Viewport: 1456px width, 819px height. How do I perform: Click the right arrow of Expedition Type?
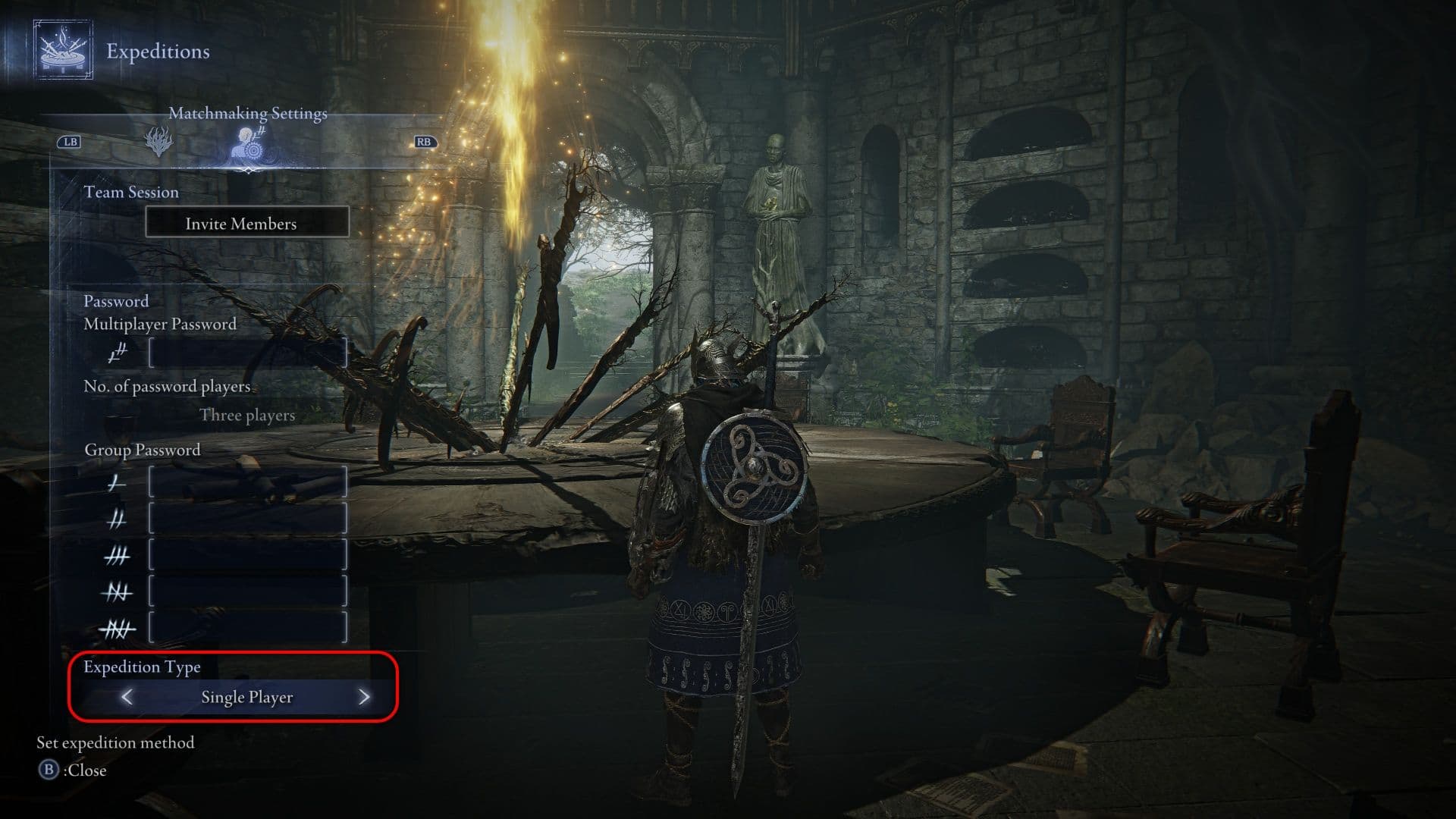(x=364, y=697)
